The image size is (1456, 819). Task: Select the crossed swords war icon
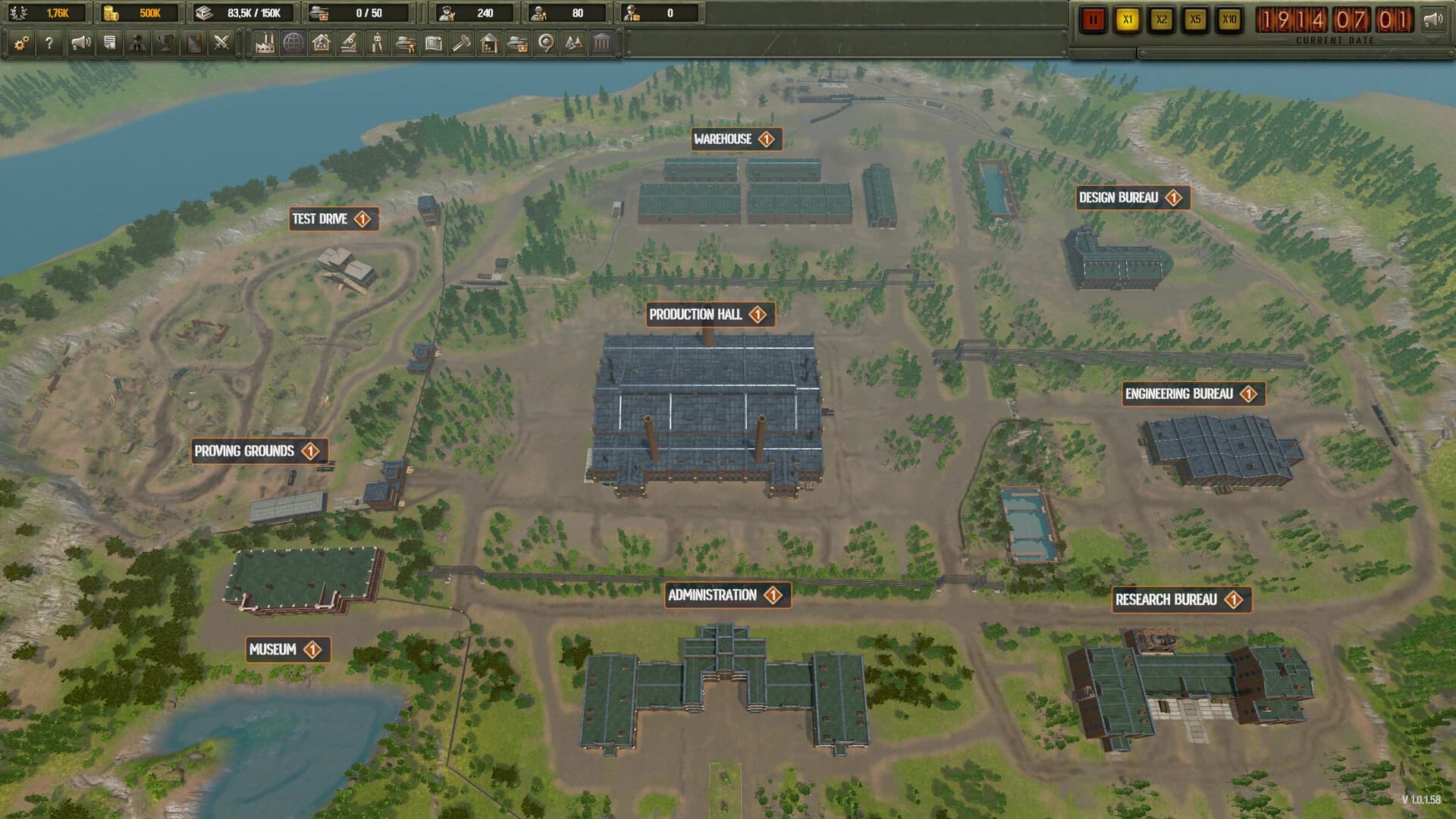pyautogui.click(x=222, y=43)
